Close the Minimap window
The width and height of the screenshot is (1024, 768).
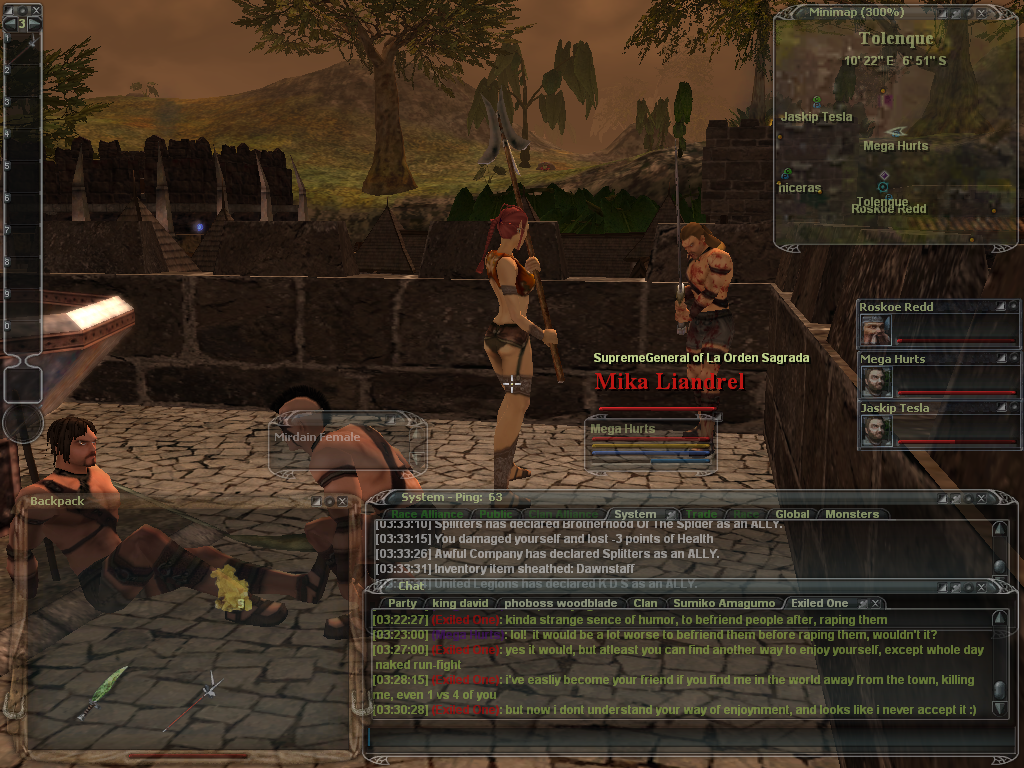pos(981,13)
